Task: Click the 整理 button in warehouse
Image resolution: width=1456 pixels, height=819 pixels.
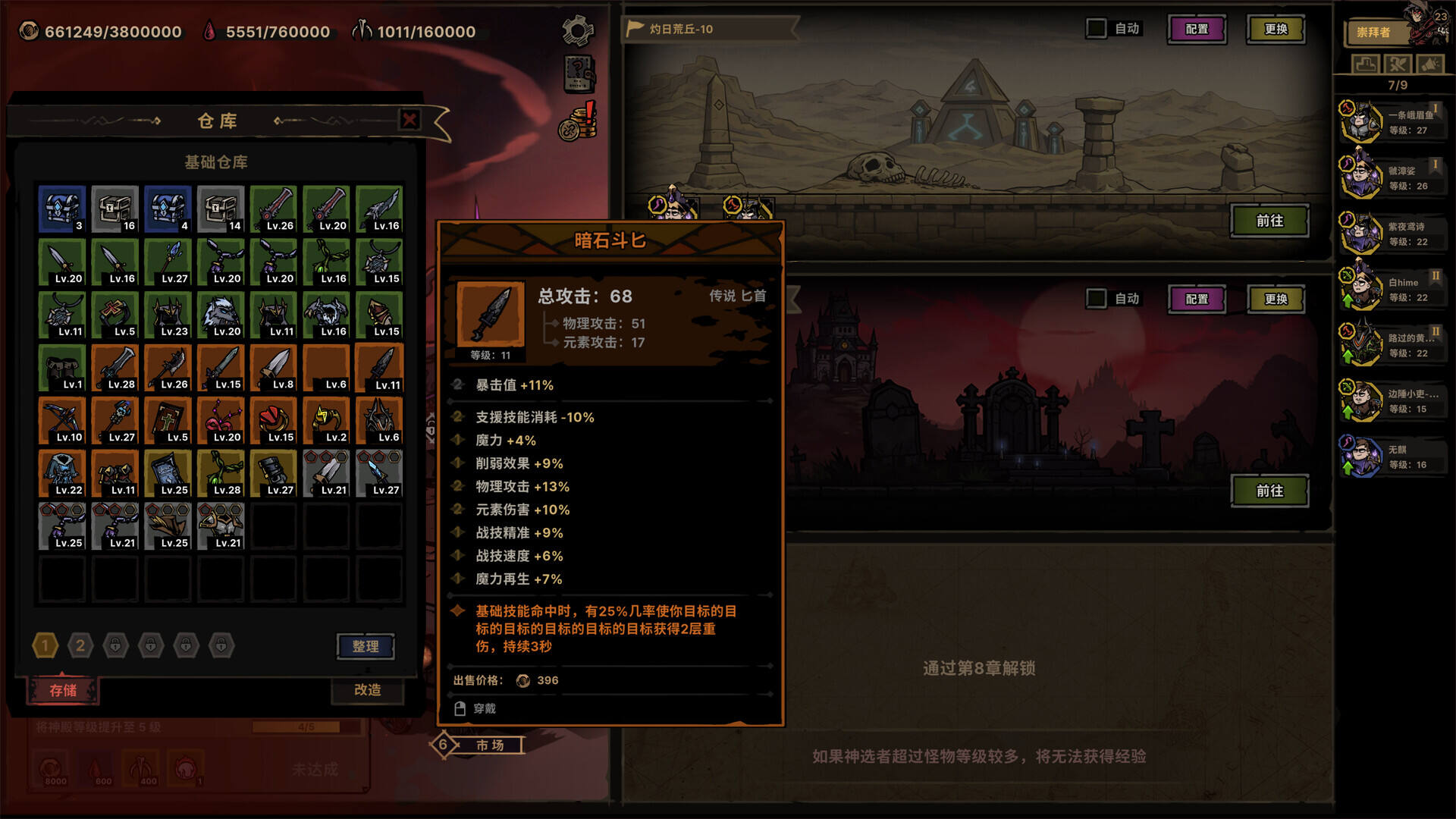Action: 366,647
